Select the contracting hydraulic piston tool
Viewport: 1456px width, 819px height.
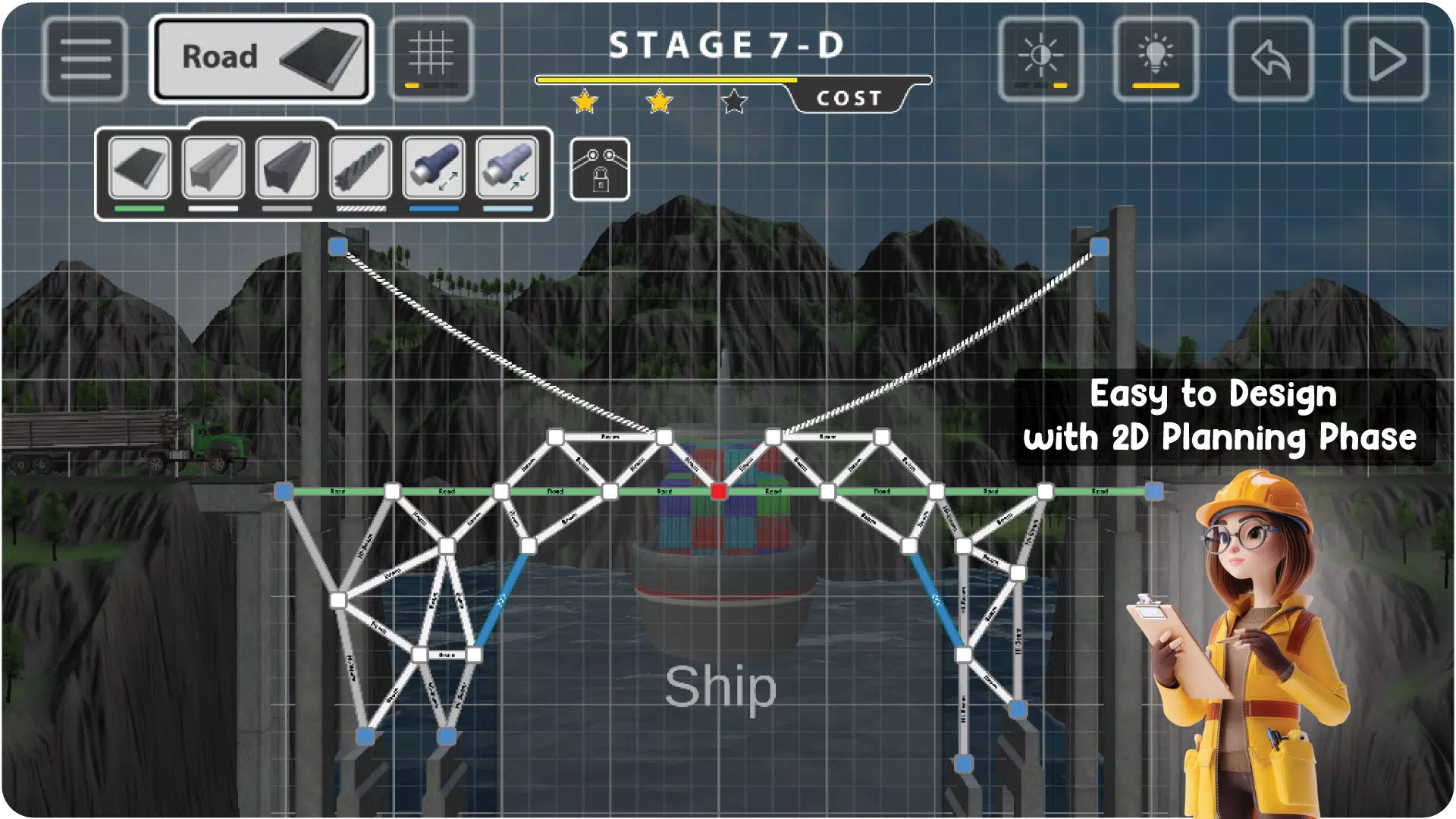[507, 167]
